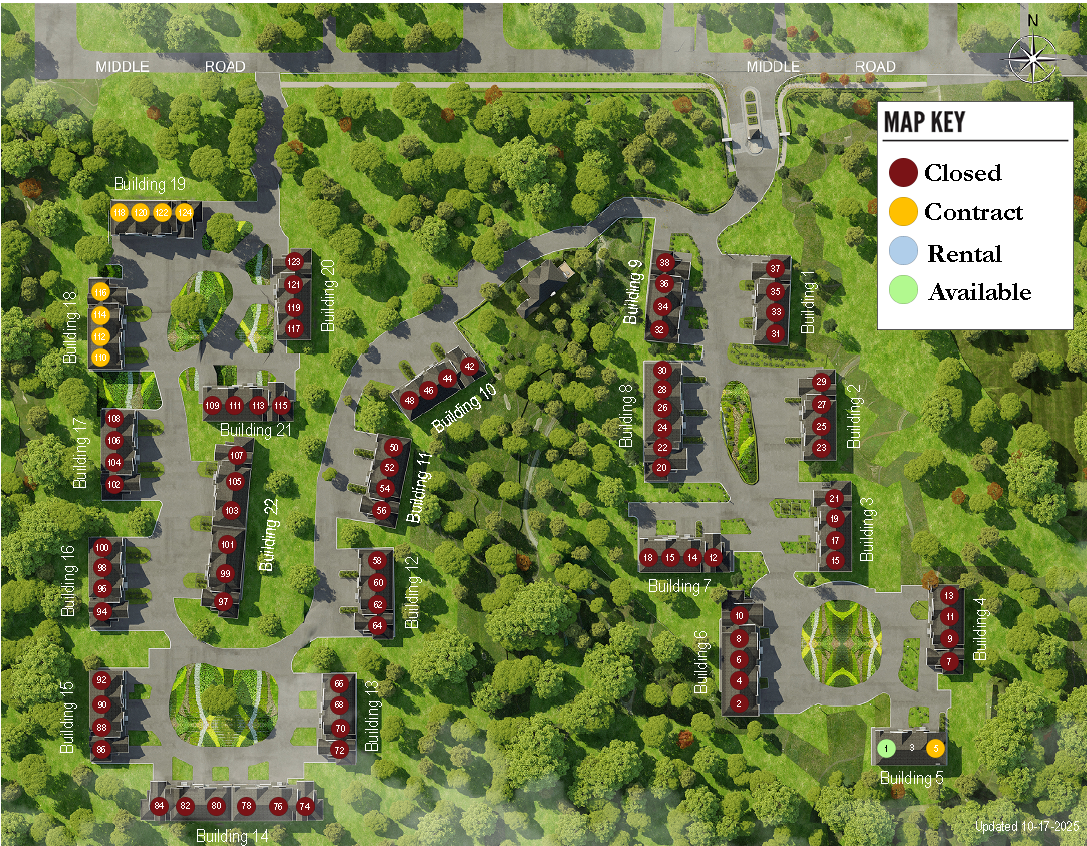Select unit 84 marker in Building 14

pos(159,806)
